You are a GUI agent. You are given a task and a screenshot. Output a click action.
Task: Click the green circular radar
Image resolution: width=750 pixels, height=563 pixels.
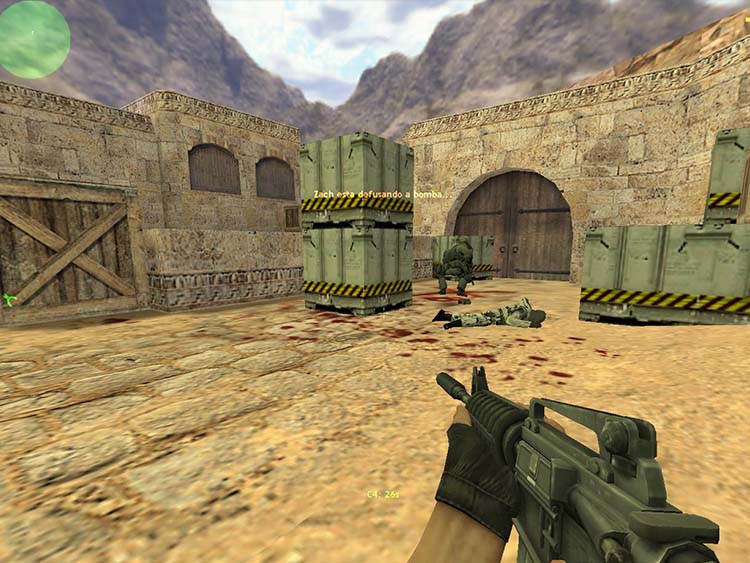[x=34, y=38]
